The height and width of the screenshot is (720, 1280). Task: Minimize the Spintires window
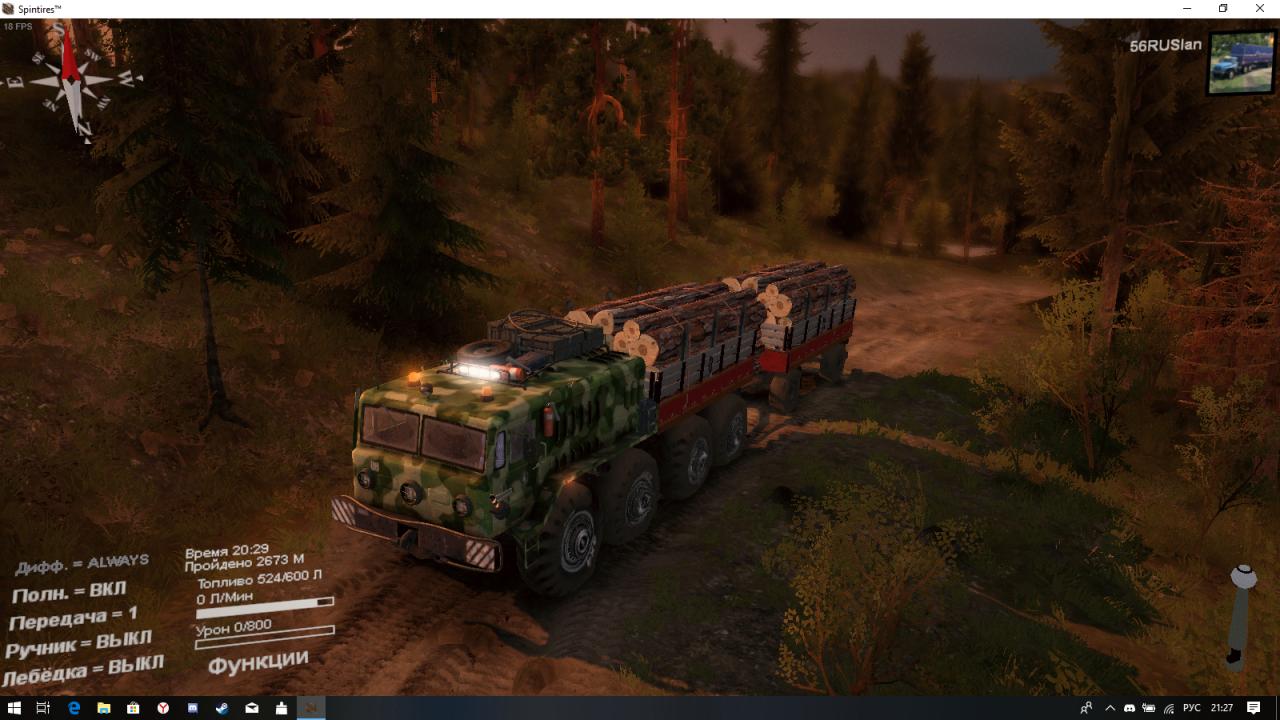(x=1186, y=9)
